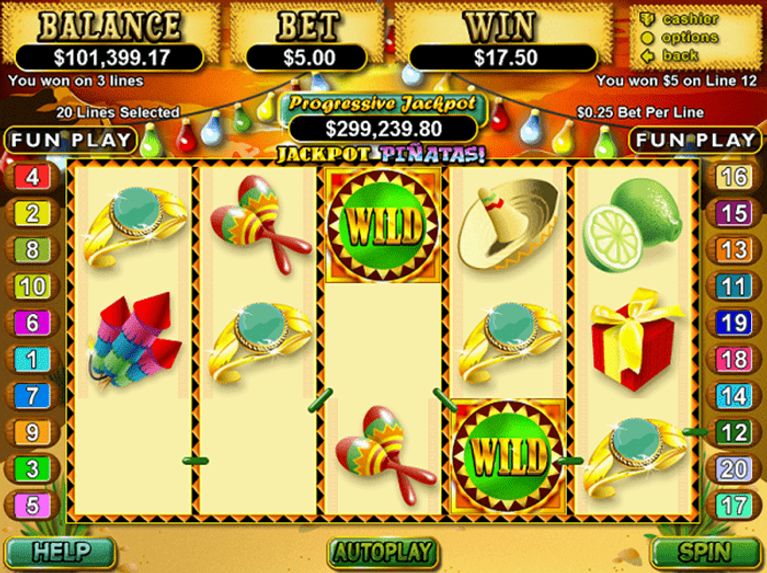Screen dimensions: 767x573
Task: Open the cashier link
Action: coord(691,20)
